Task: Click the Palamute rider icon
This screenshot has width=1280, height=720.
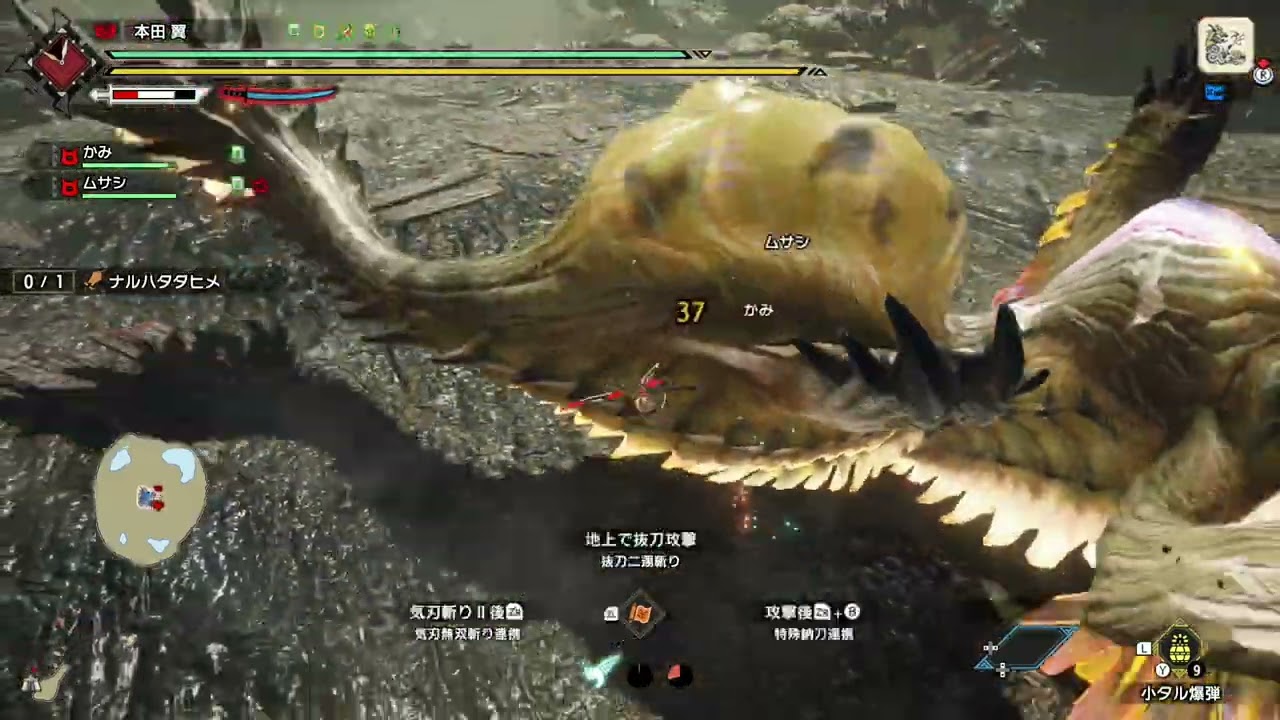Action: 1225,46
